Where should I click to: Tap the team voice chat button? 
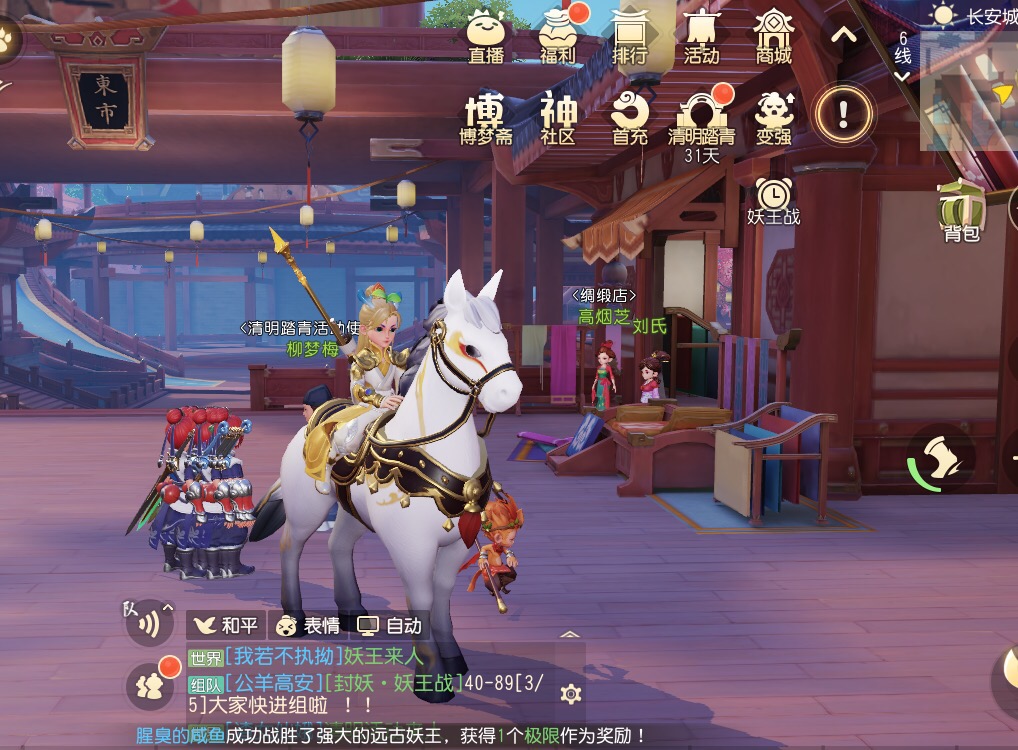tap(148, 623)
